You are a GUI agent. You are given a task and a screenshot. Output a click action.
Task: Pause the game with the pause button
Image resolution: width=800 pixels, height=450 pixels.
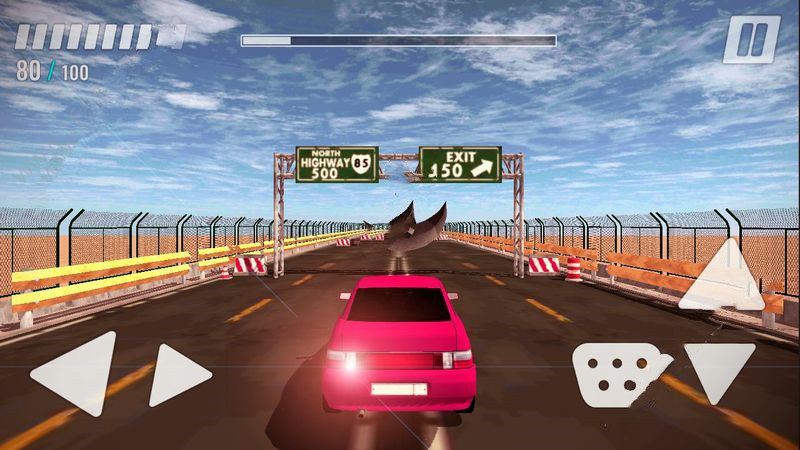tap(750, 40)
